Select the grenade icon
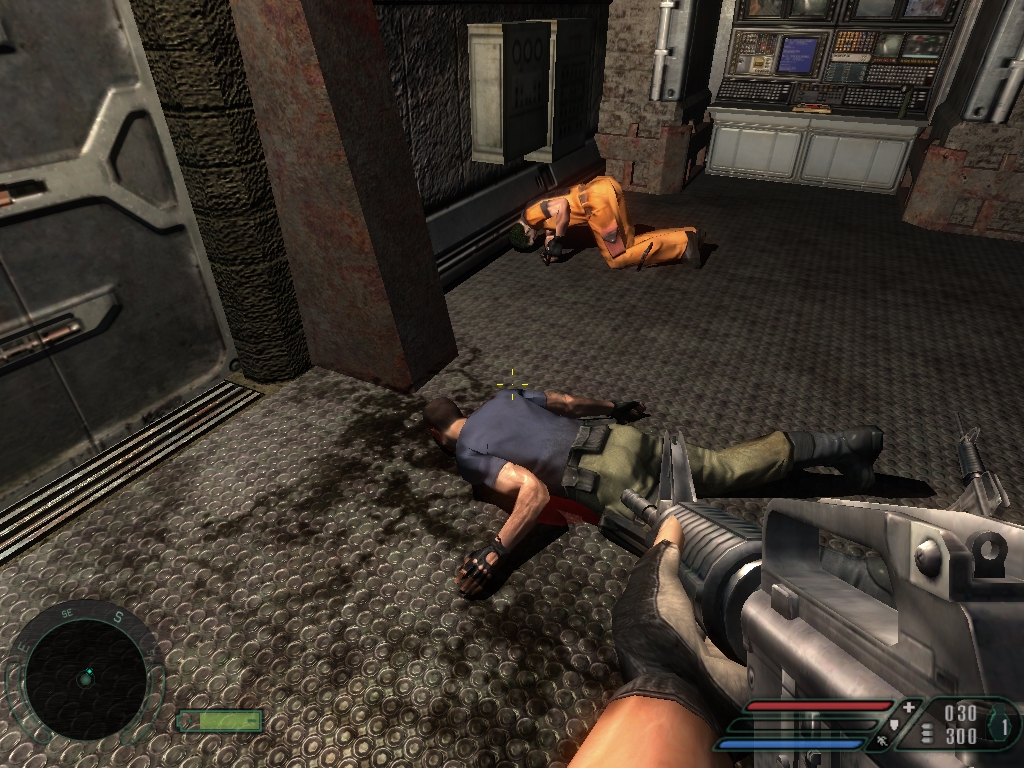 pos(999,724)
